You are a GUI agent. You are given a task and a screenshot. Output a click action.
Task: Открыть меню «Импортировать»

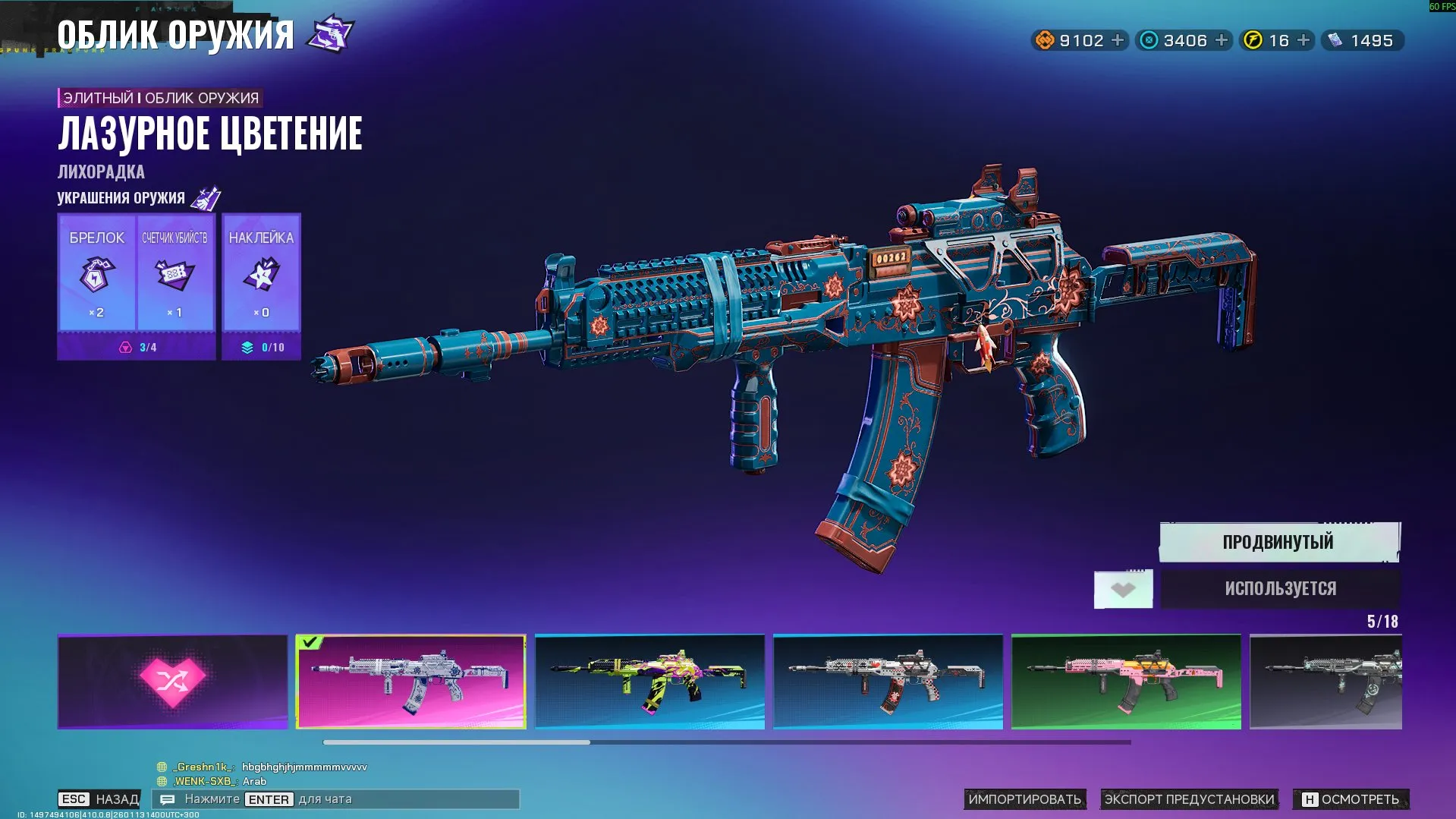point(1026,799)
